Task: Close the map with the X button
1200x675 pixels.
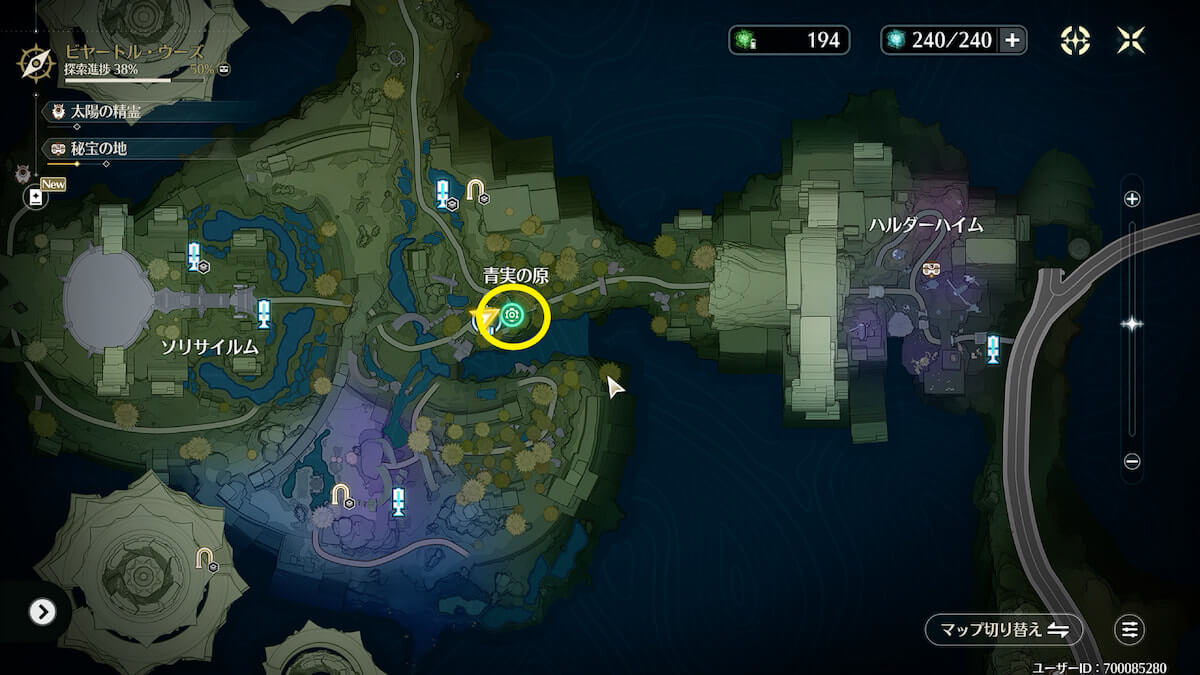Action: click(1131, 40)
